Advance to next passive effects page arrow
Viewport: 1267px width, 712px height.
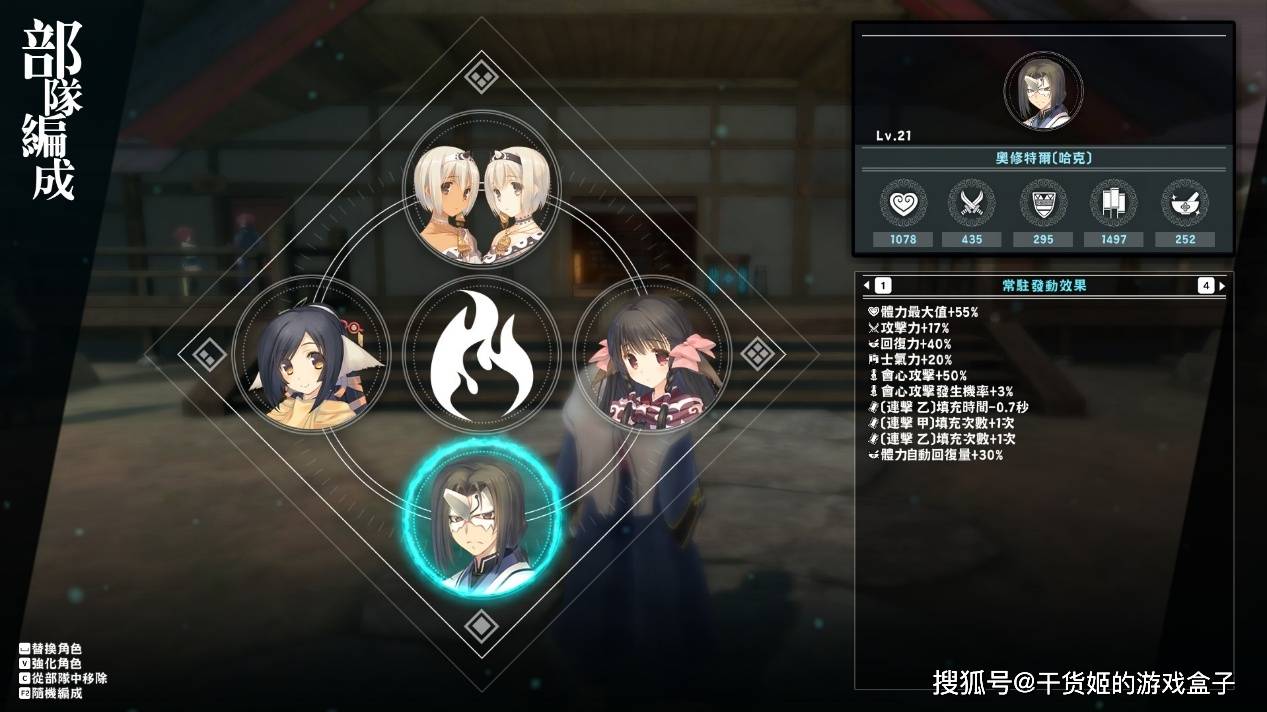(x=1221, y=286)
